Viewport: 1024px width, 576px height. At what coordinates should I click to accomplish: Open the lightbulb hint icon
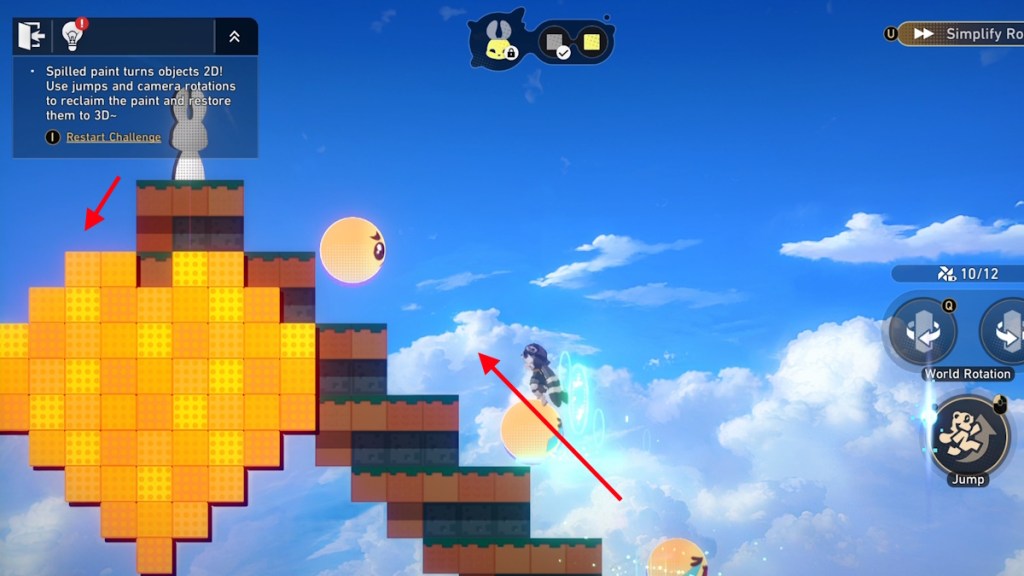pyautogui.click(x=72, y=37)
